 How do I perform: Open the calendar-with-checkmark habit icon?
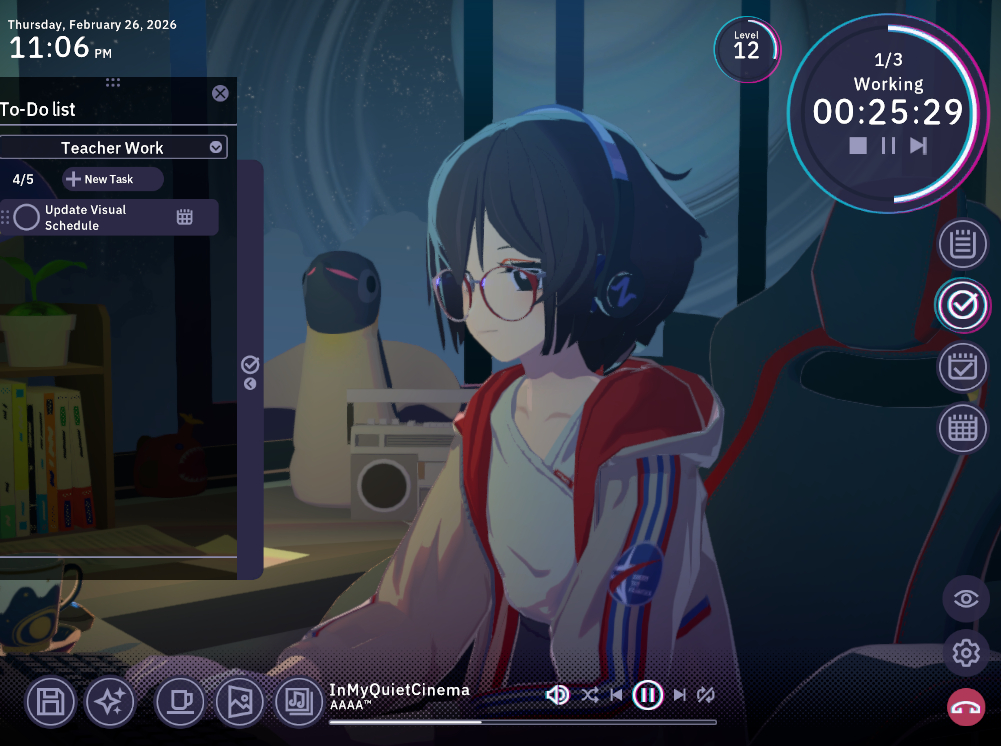click(962, 366)
